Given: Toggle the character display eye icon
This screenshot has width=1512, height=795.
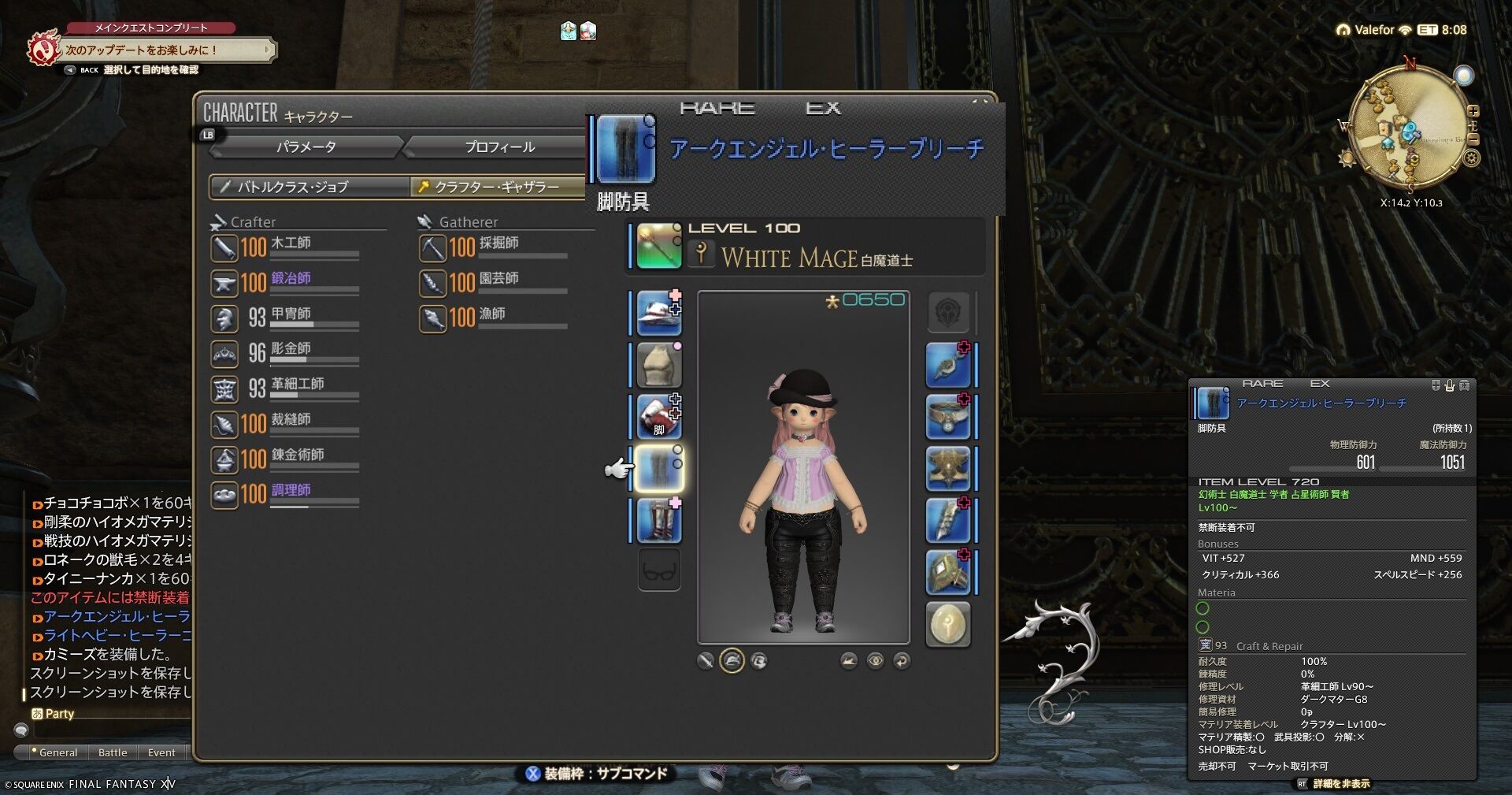Looking at the screenshot, I should 876,660.
